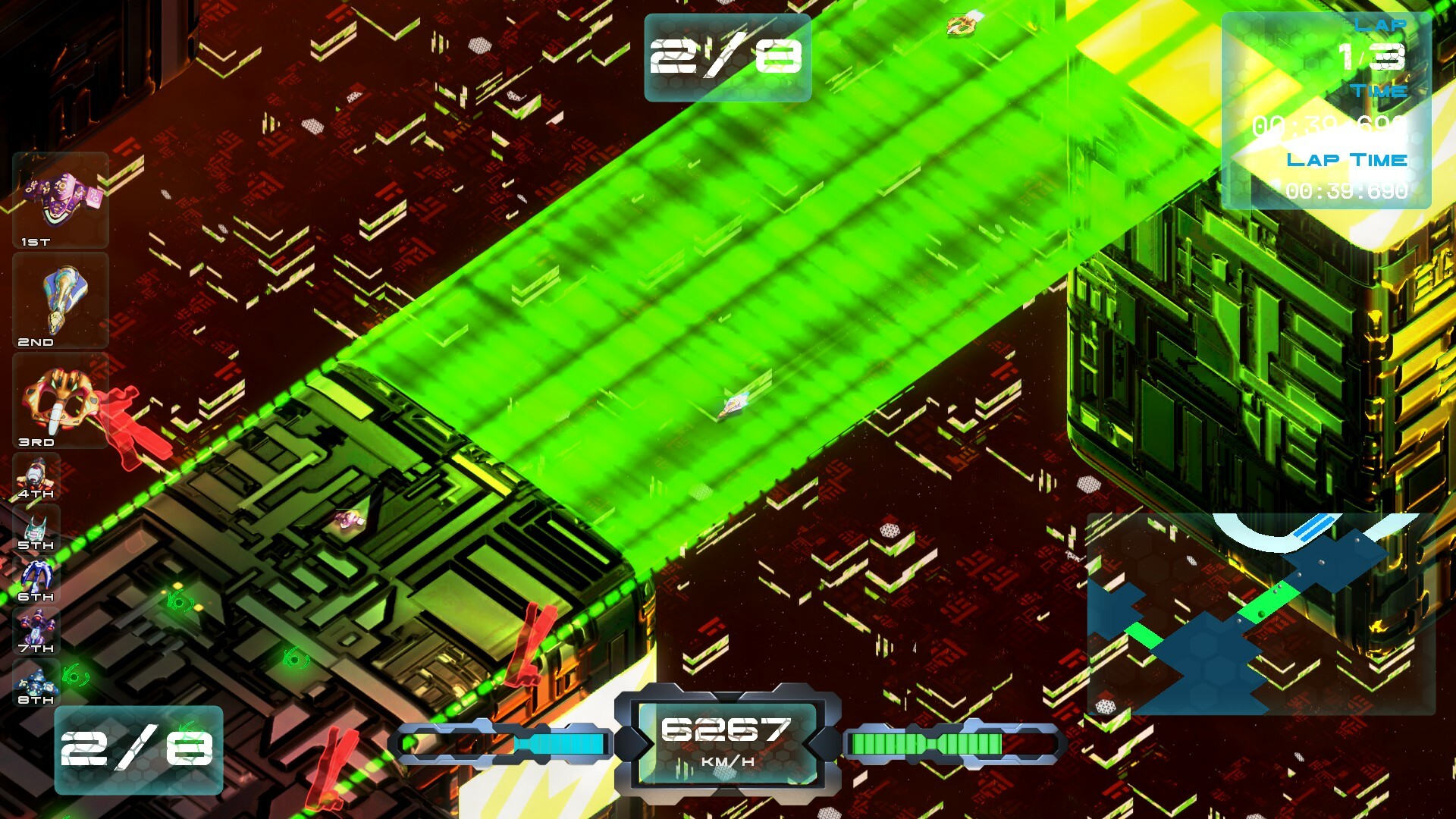
Task: Click the 2nd place ship icon
Action: click(59, 300)
